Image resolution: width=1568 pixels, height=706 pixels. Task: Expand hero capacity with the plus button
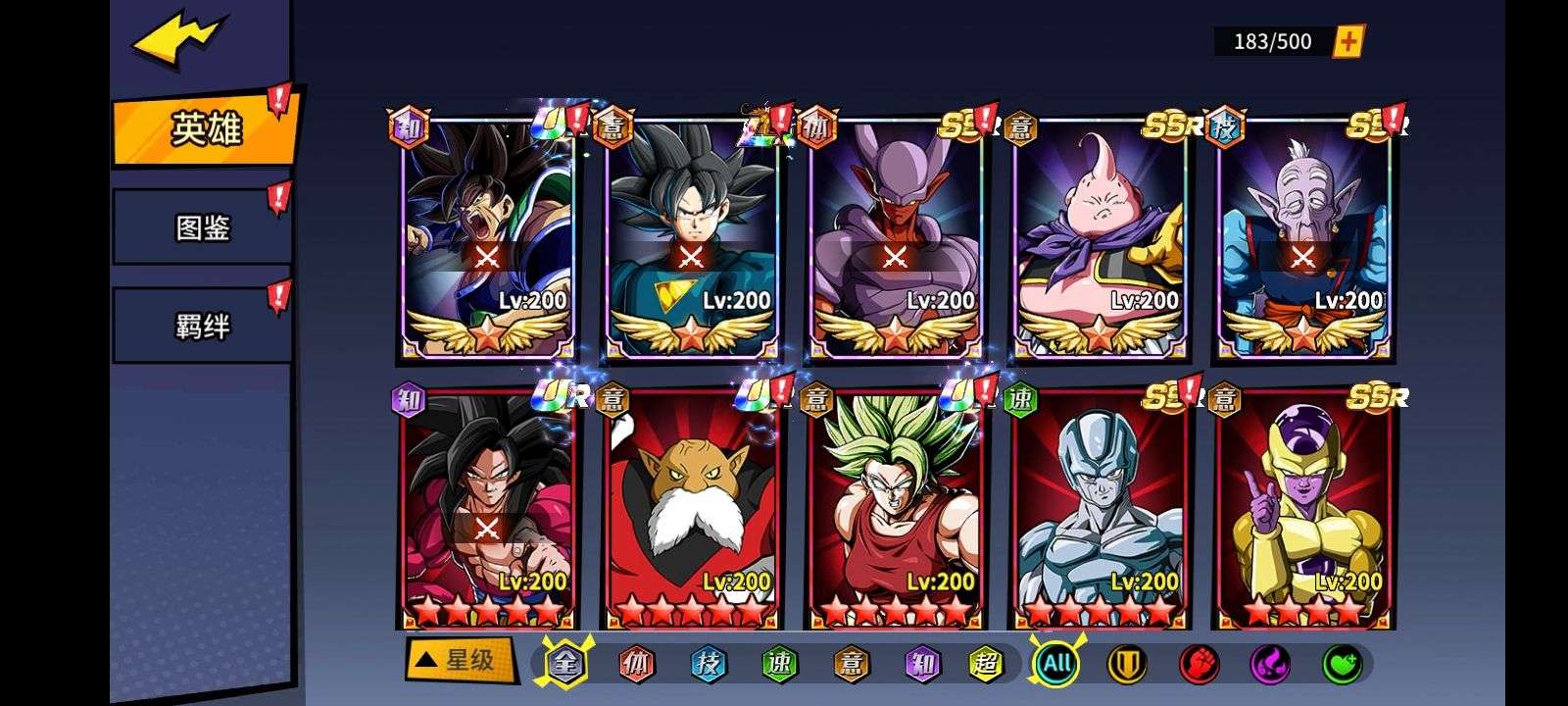click(1348, 41)
